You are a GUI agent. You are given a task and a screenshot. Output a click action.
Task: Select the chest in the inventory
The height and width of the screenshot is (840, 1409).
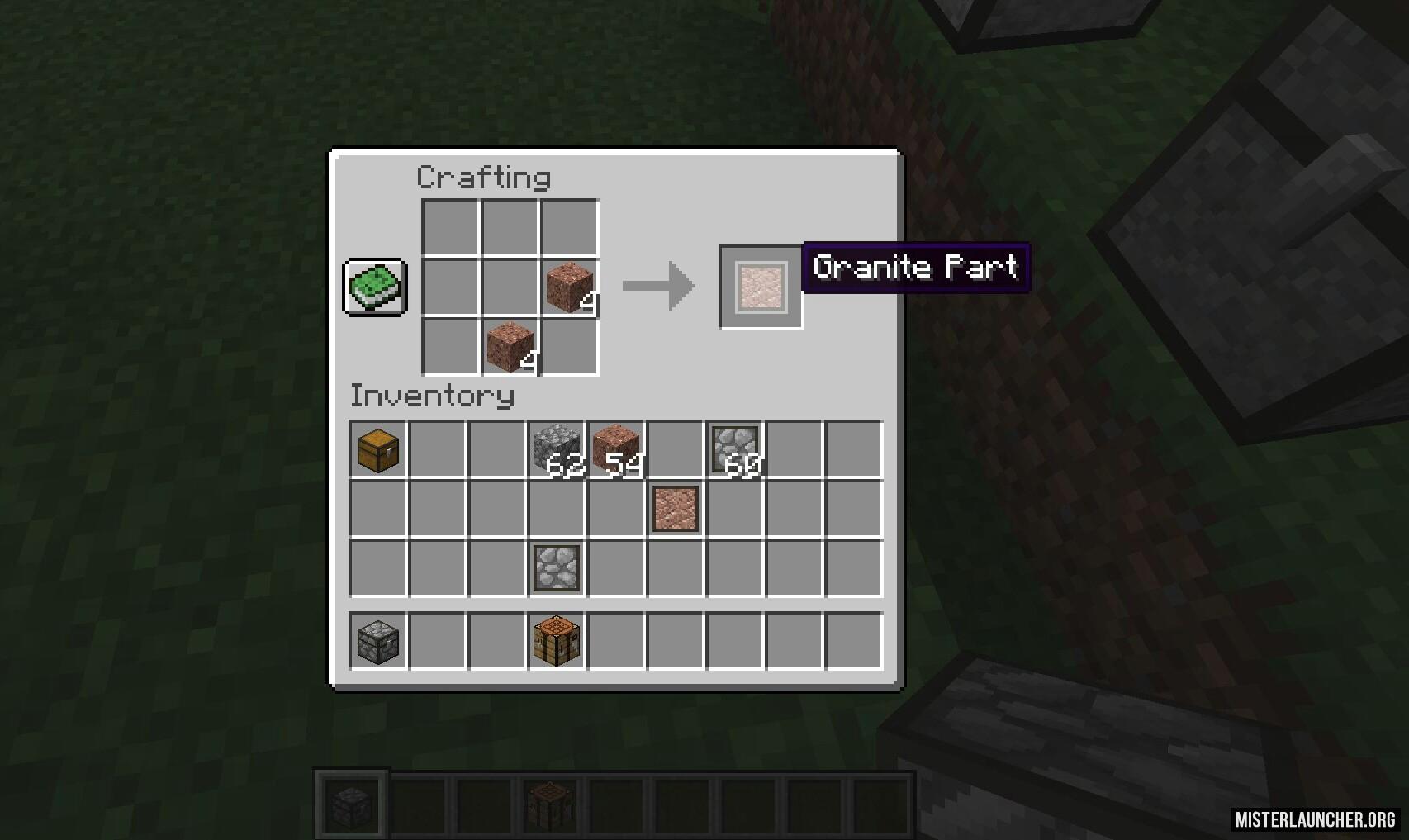pos(378,450)
